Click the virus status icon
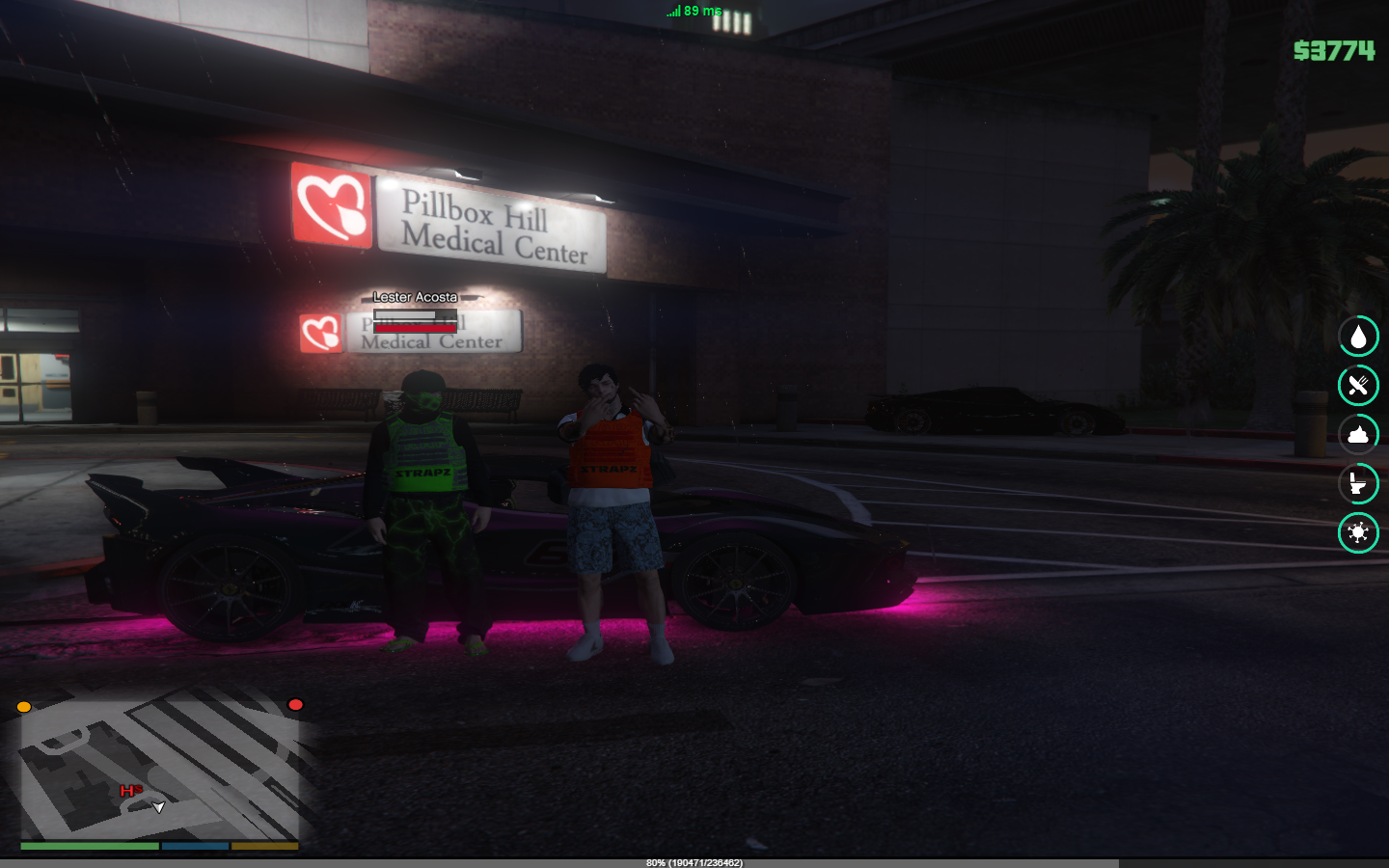 (x=1358, y=532)
